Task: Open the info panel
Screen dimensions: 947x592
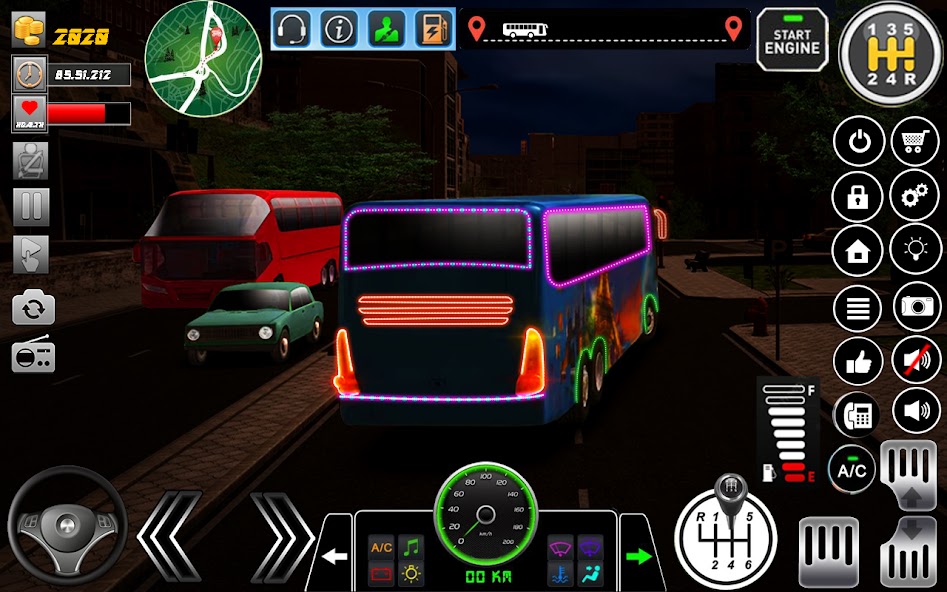Action: pyautogui.click(x=340, y=28)
